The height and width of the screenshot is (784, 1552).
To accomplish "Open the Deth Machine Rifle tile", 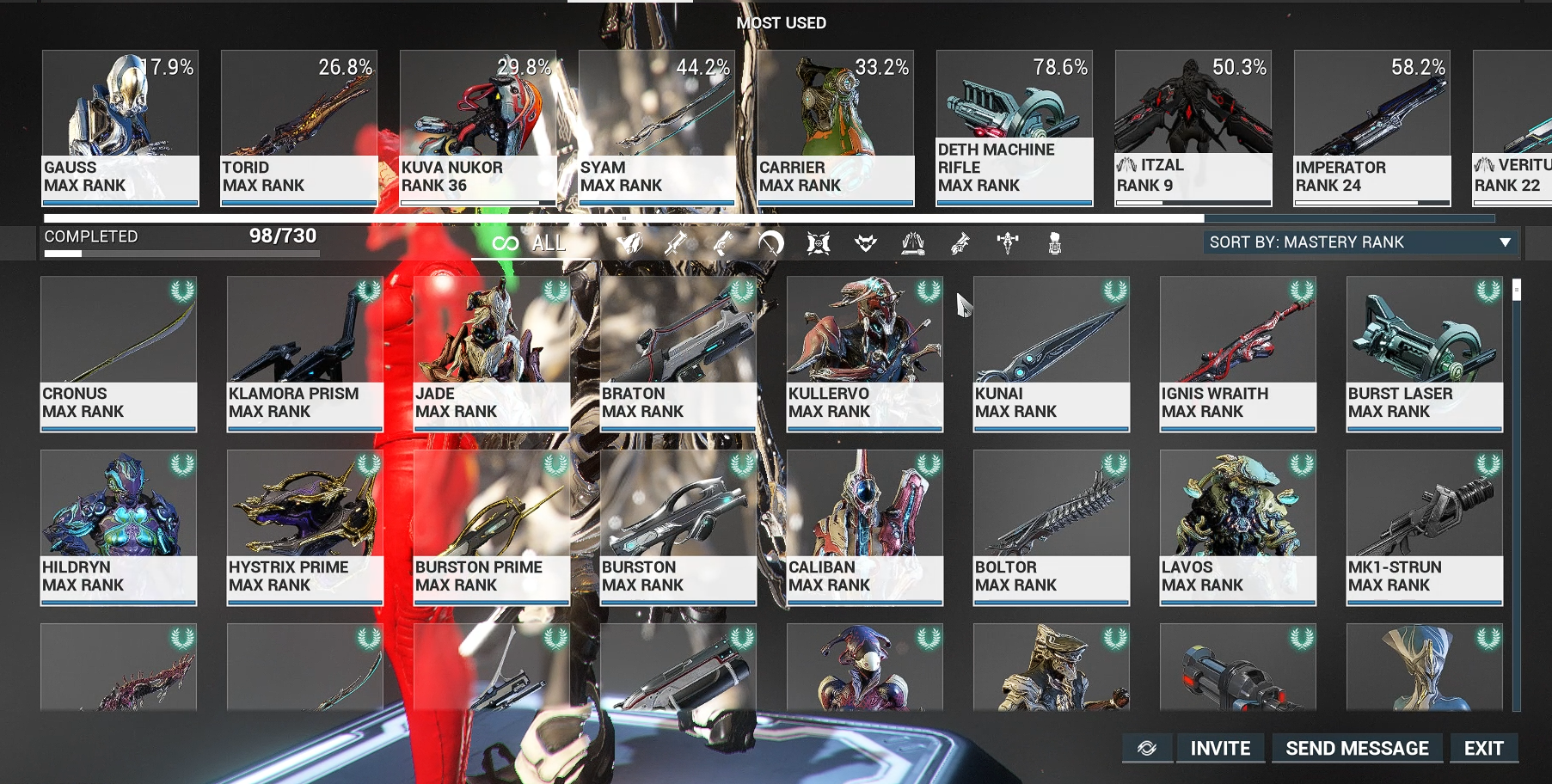I will [1015, 128].
